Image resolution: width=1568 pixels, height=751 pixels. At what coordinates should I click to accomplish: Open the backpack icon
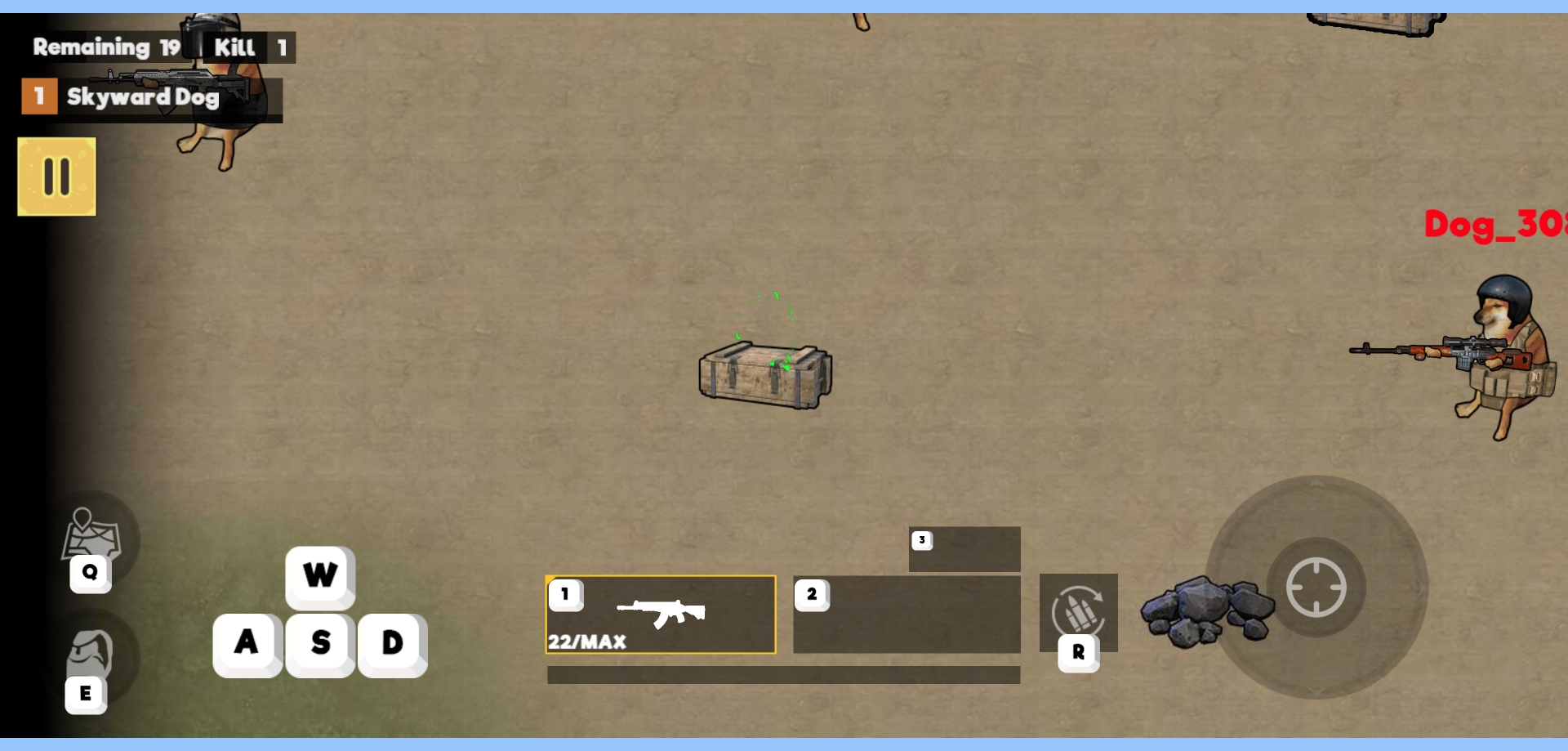pyautogui.click(x=90, y=654)
